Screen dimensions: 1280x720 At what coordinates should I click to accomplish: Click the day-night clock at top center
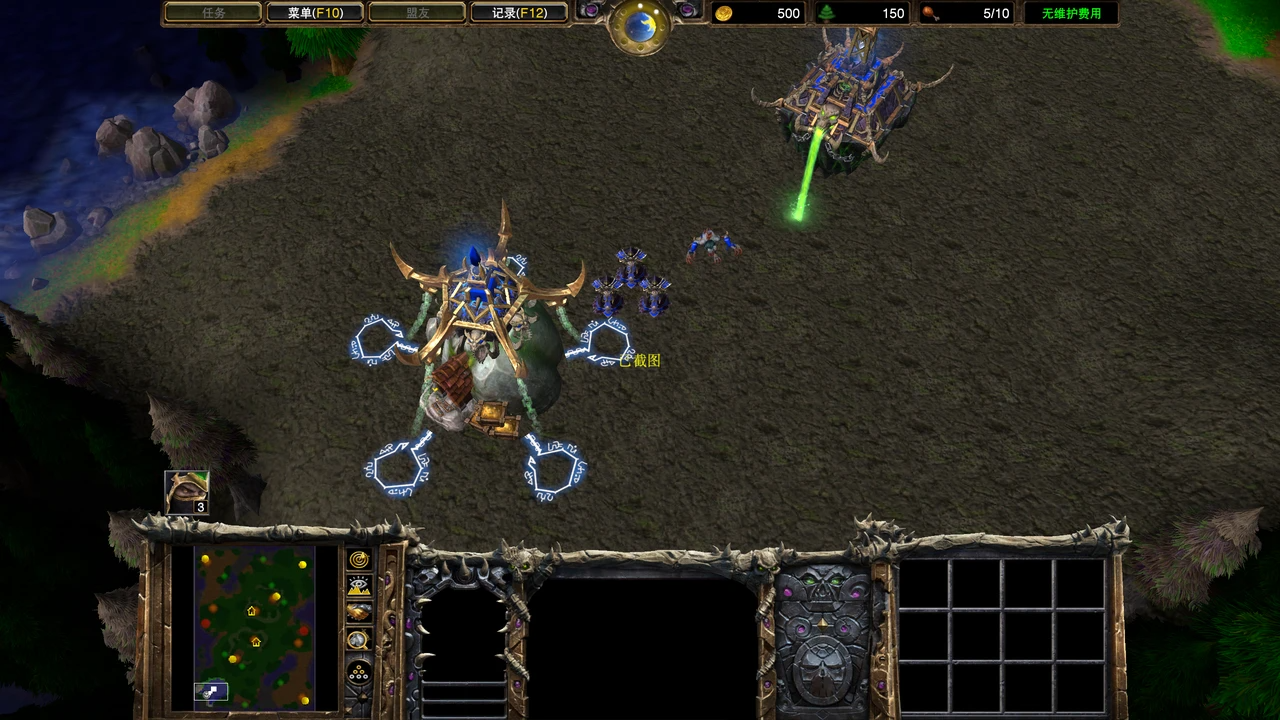(640, 25)
